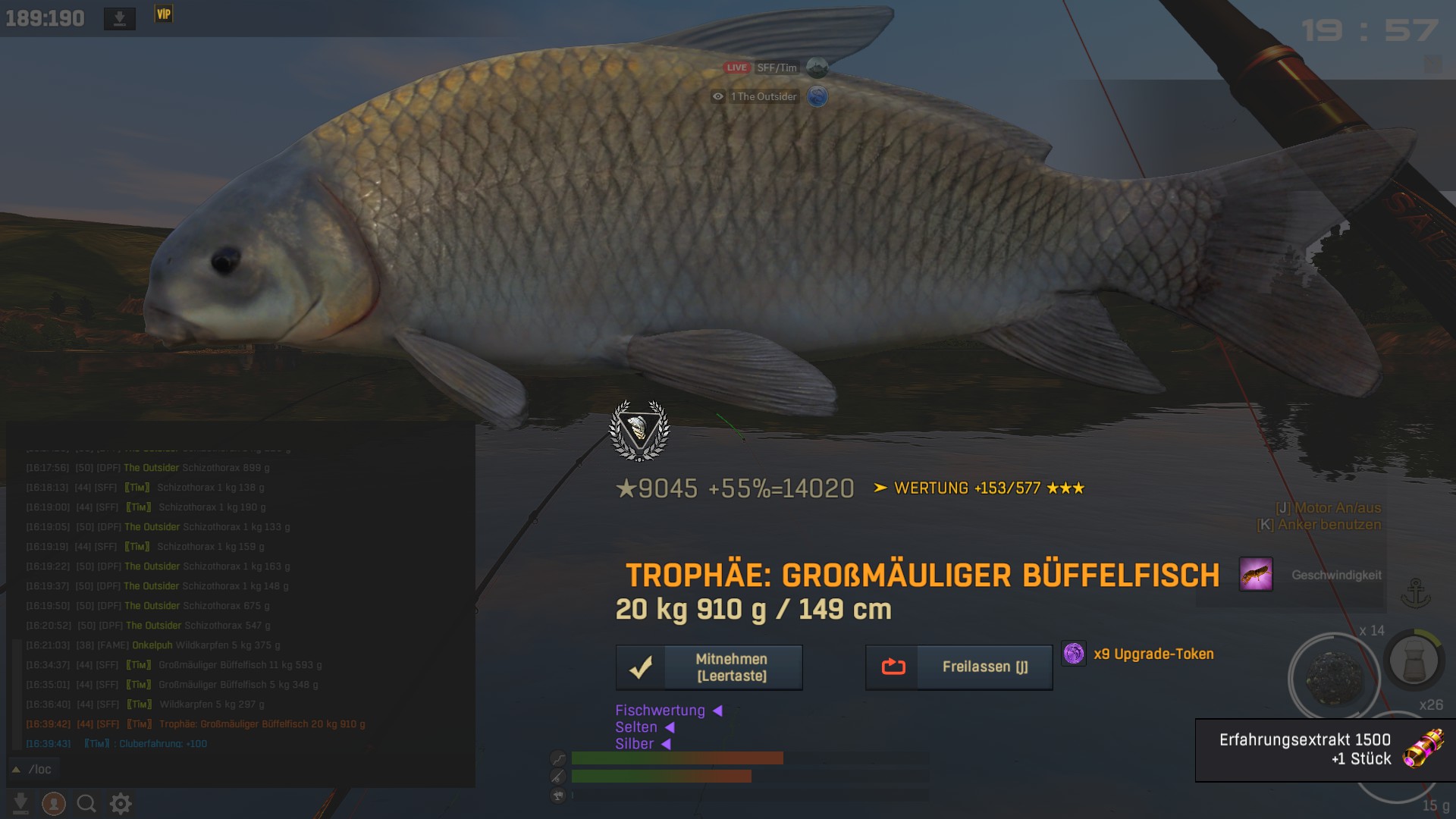Click the chat download arrow icon
The width and height of the screenshot is (1456, 819).
(x=20, y=803)
